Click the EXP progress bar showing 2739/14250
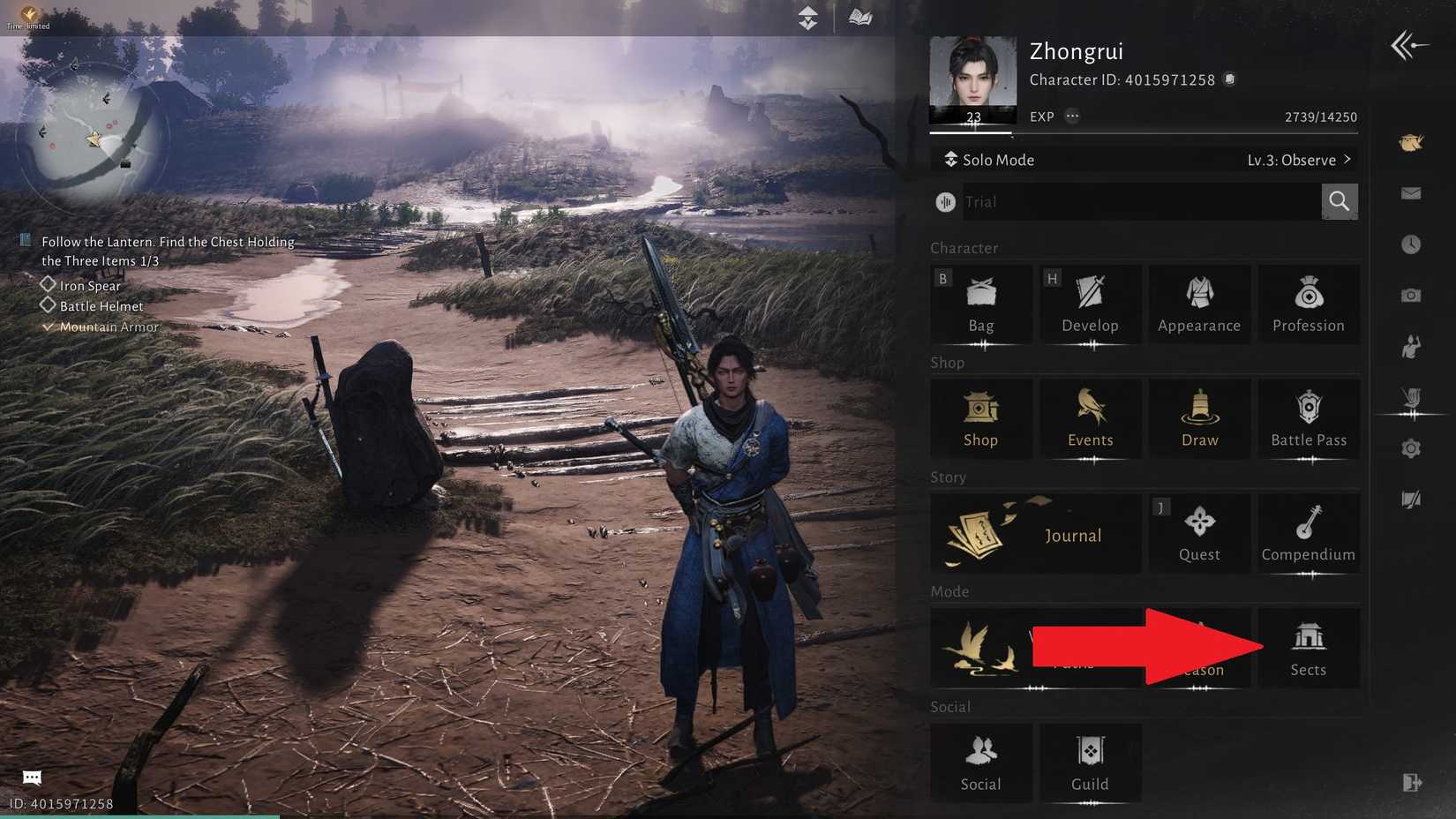1456x819 pixels. pyautogui.click(x=1145, y=132)
